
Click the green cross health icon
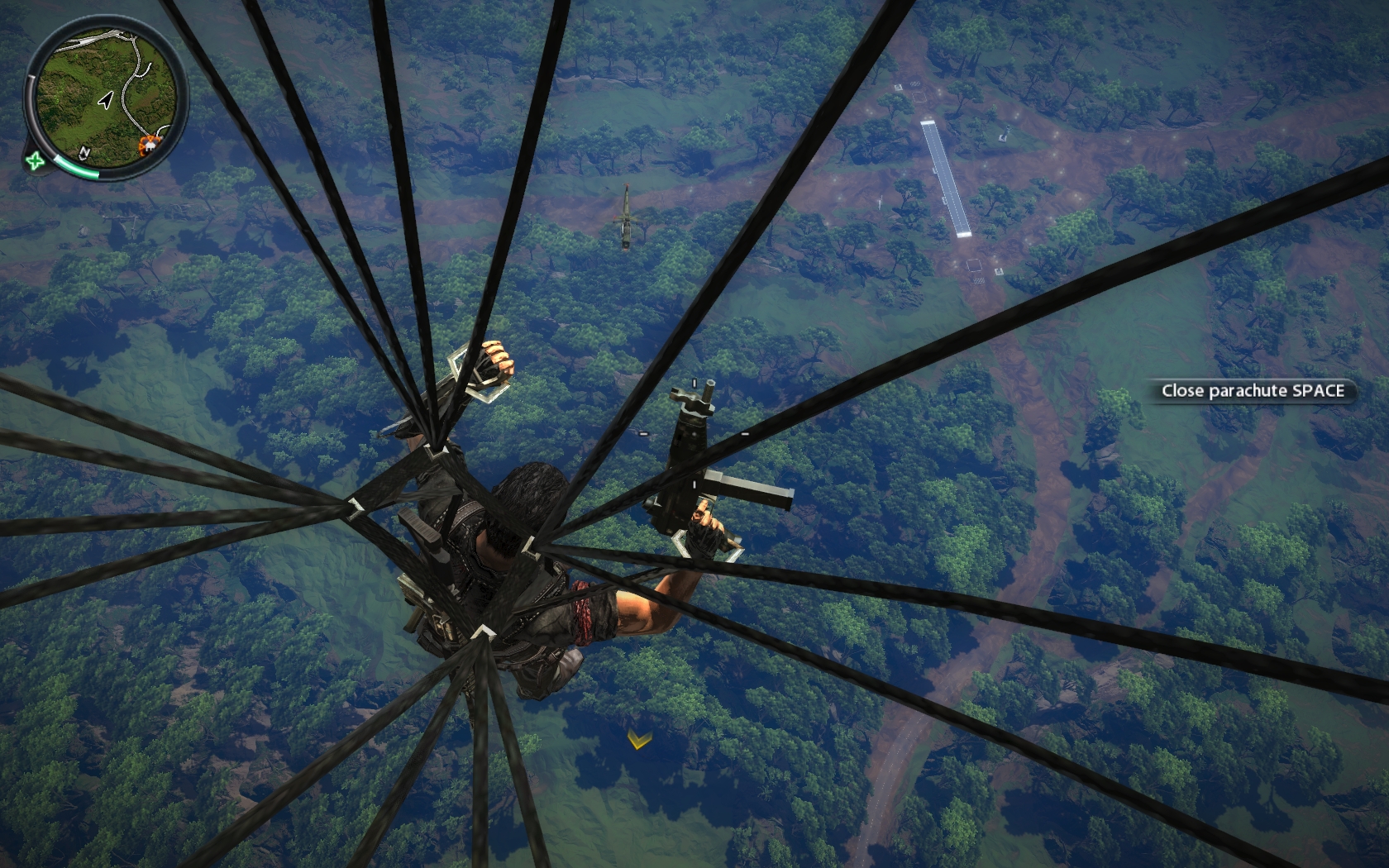(35, 160)
